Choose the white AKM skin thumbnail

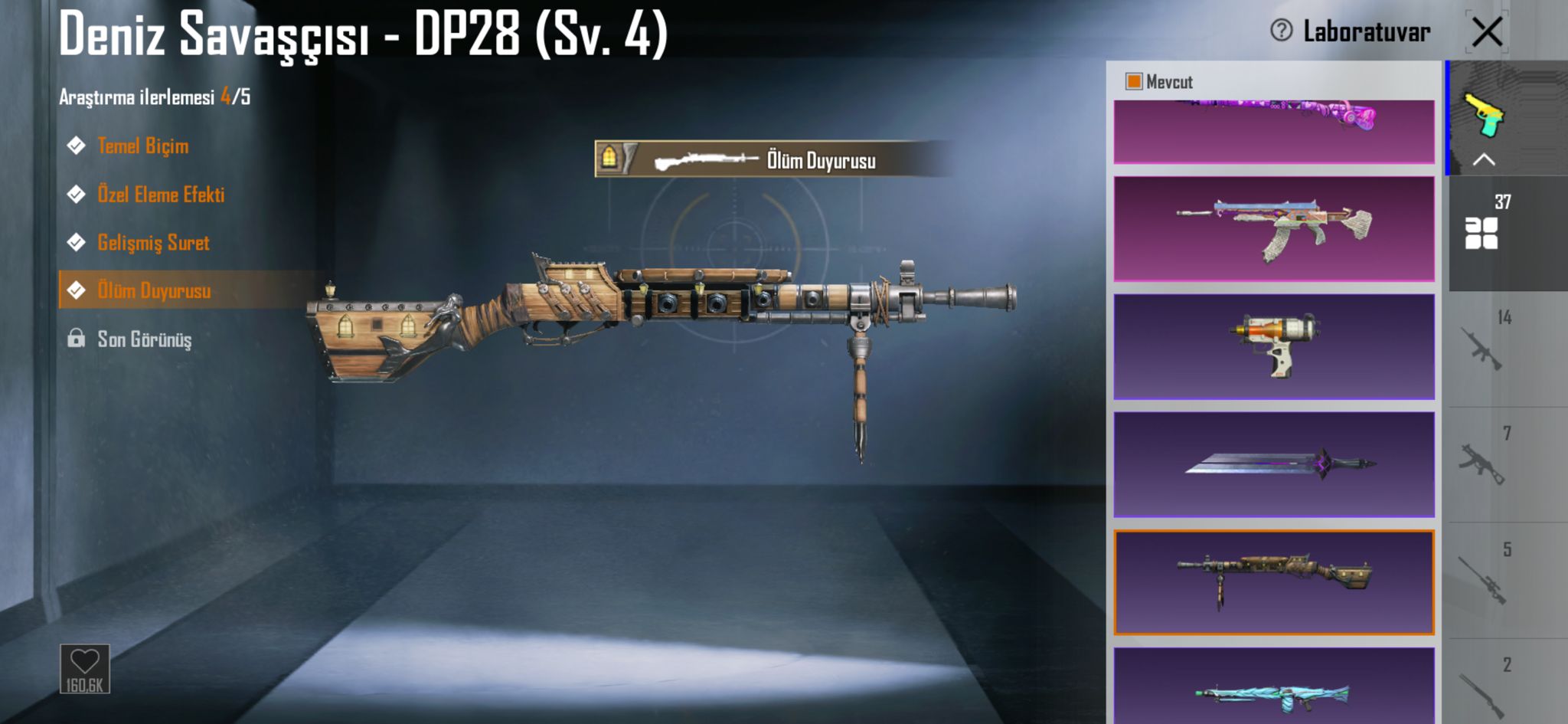tap(1274, 228)
